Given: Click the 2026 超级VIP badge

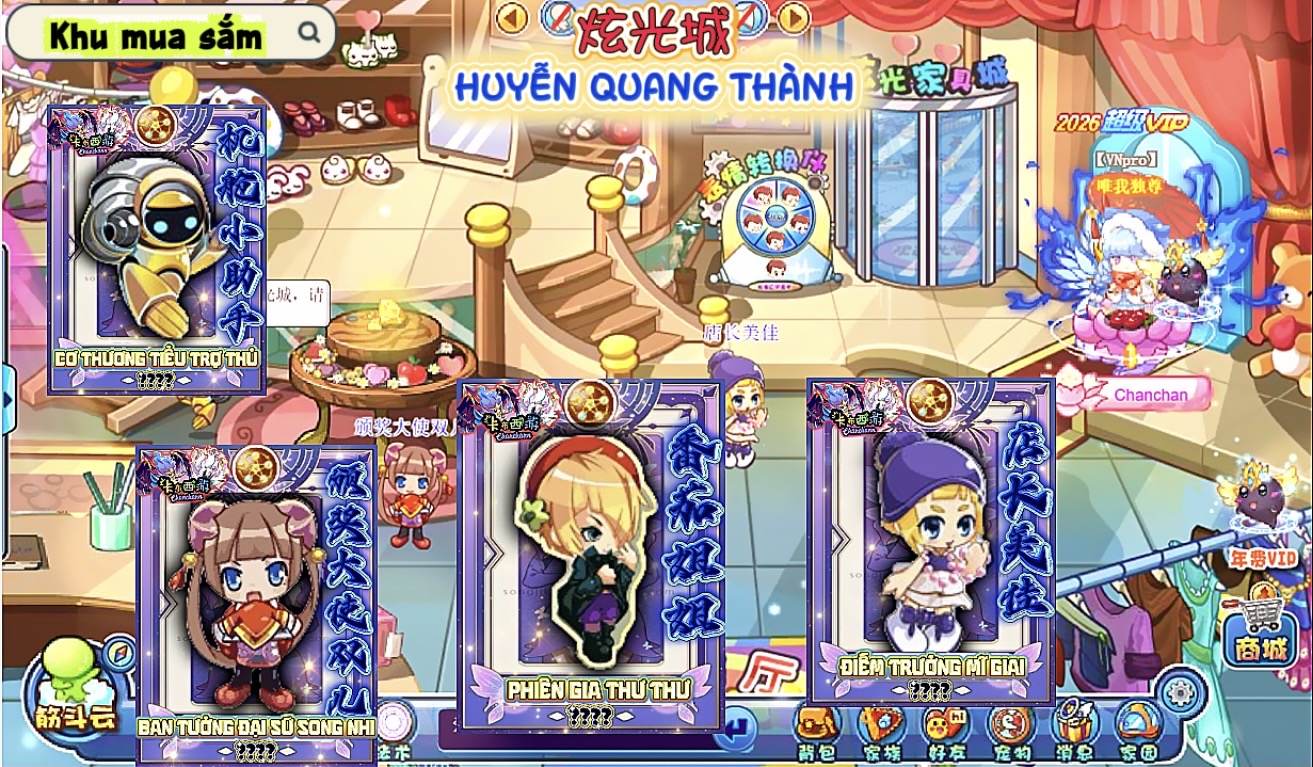Looking at the screenshot, I should click(1121, 123).
